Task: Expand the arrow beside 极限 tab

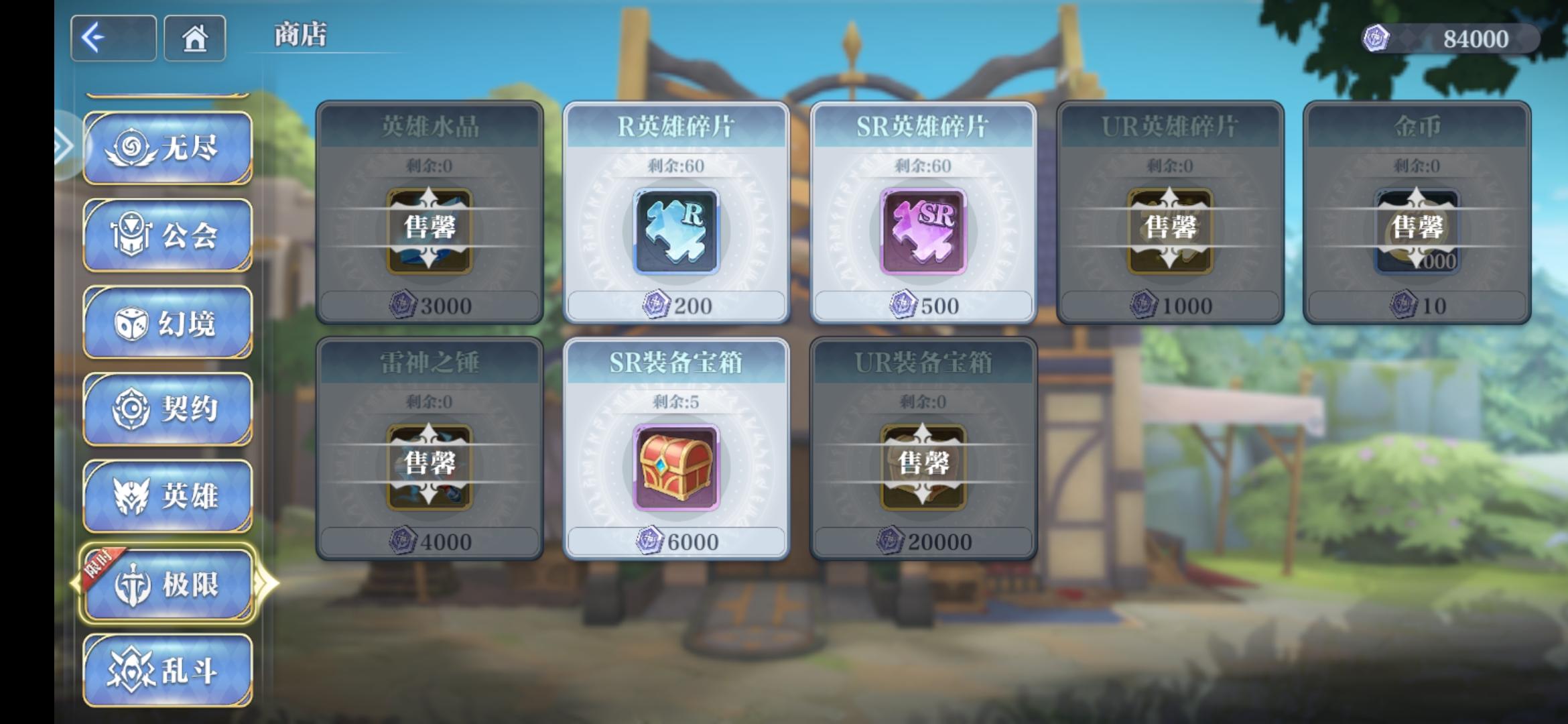Action: tap(268, 582)
